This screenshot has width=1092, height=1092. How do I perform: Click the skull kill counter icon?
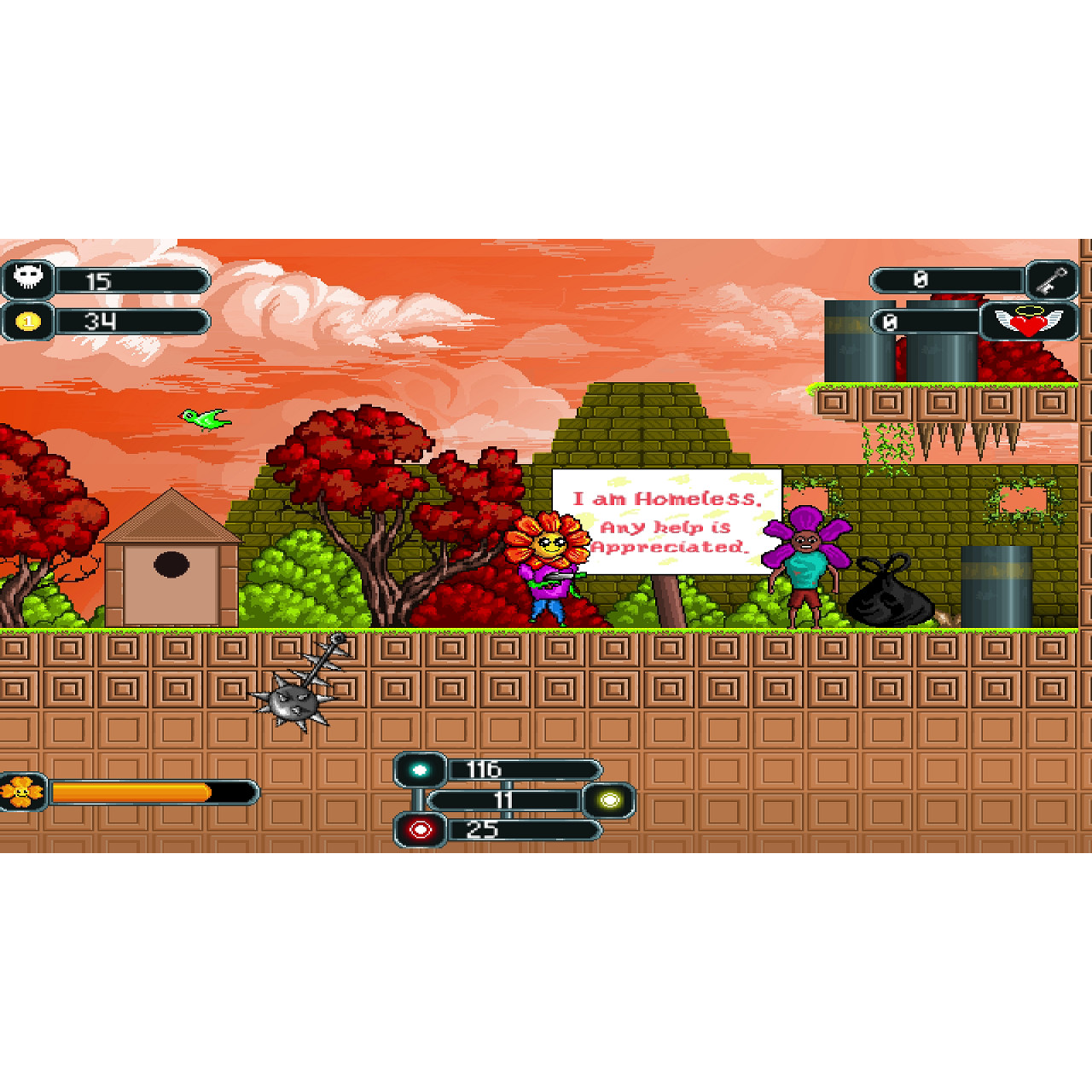coord(28,277)
